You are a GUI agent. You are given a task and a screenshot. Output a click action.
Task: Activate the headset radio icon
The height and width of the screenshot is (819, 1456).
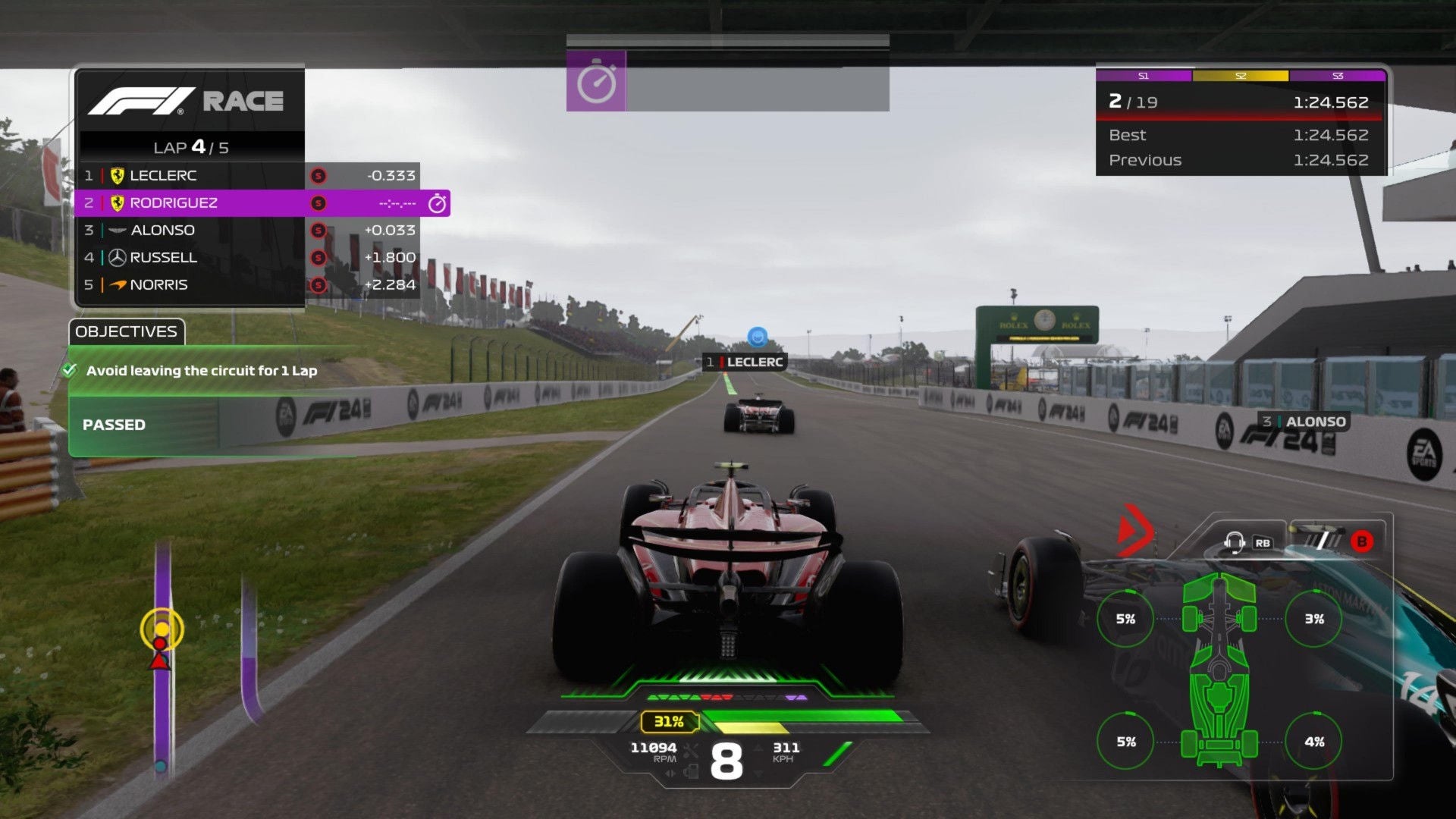1235,542
